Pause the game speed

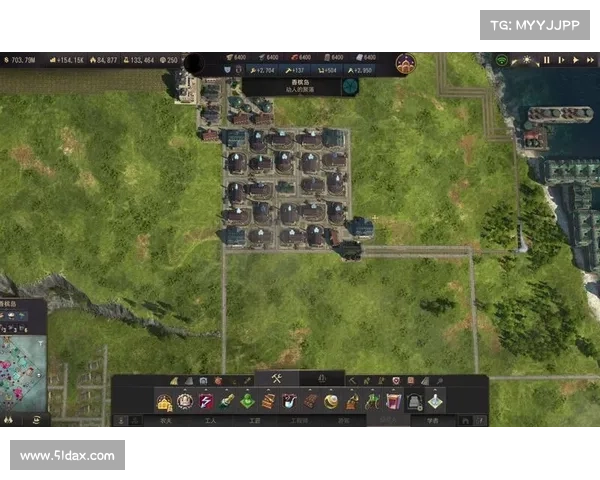tap(547, 60)
